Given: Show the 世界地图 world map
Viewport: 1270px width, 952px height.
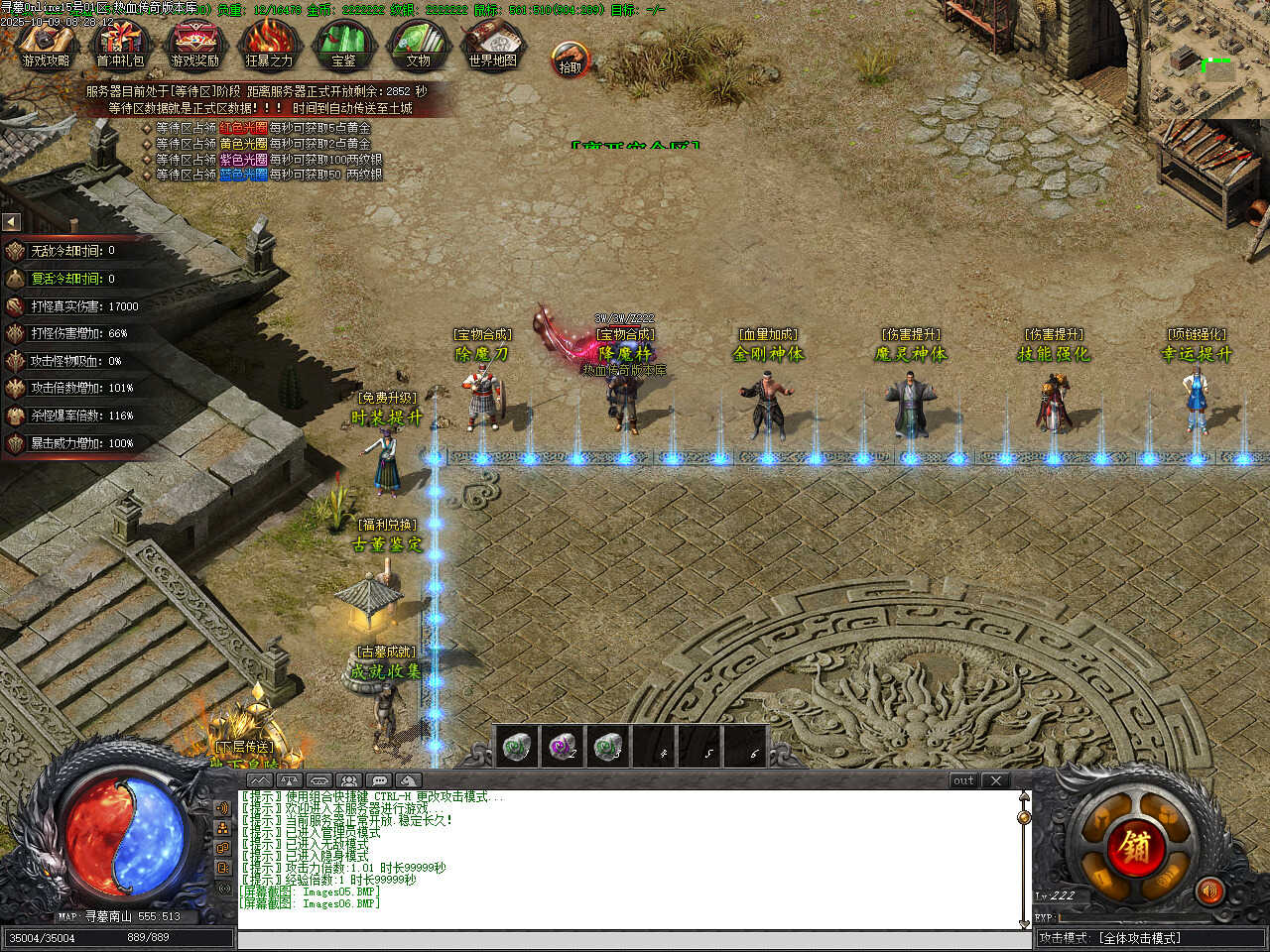Looking at the screenshot, I should click(x=493, y=45).
